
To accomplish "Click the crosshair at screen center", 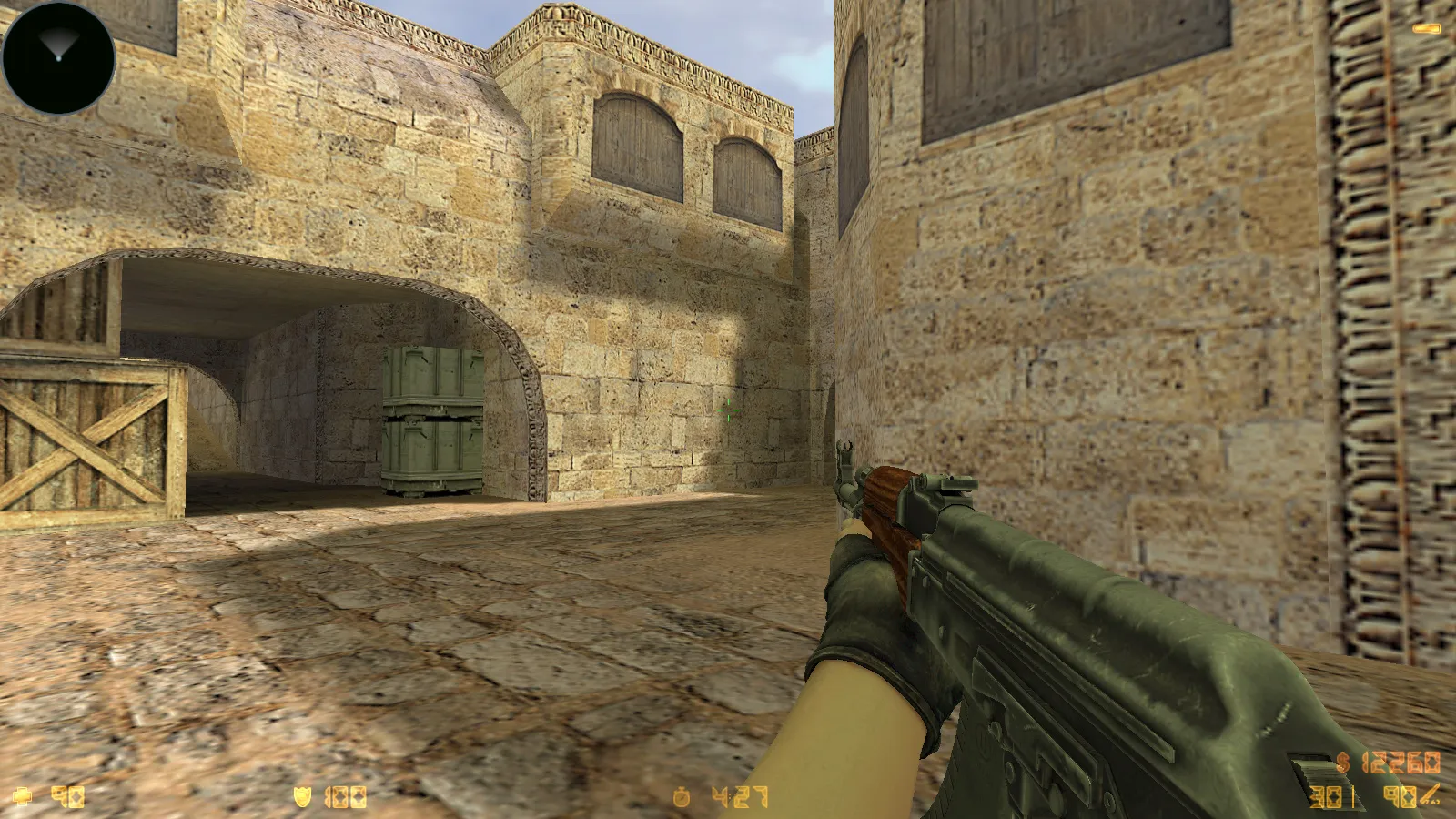I will [728, 411].
